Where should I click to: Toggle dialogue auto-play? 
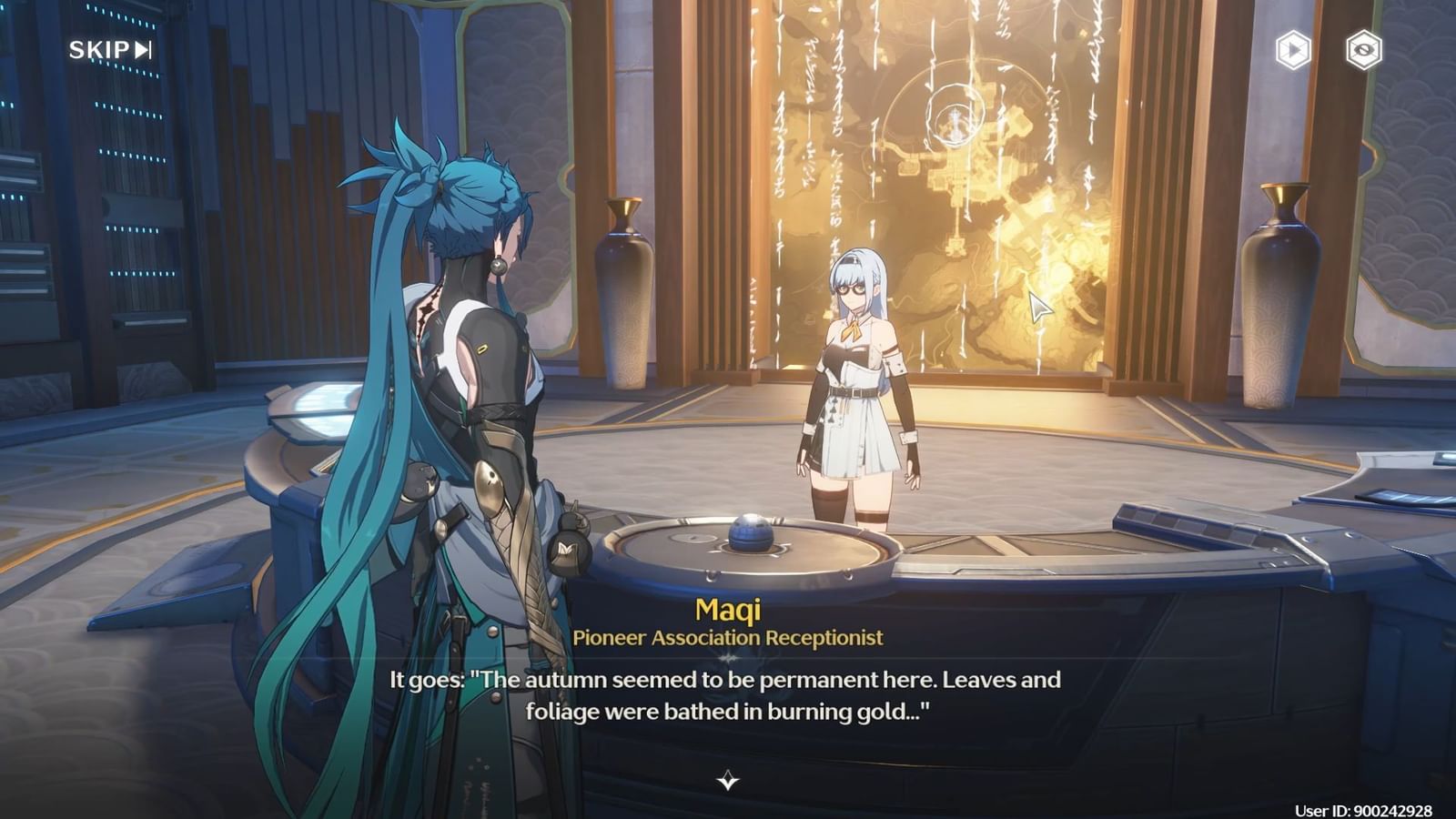click(x=1293, y=50)
